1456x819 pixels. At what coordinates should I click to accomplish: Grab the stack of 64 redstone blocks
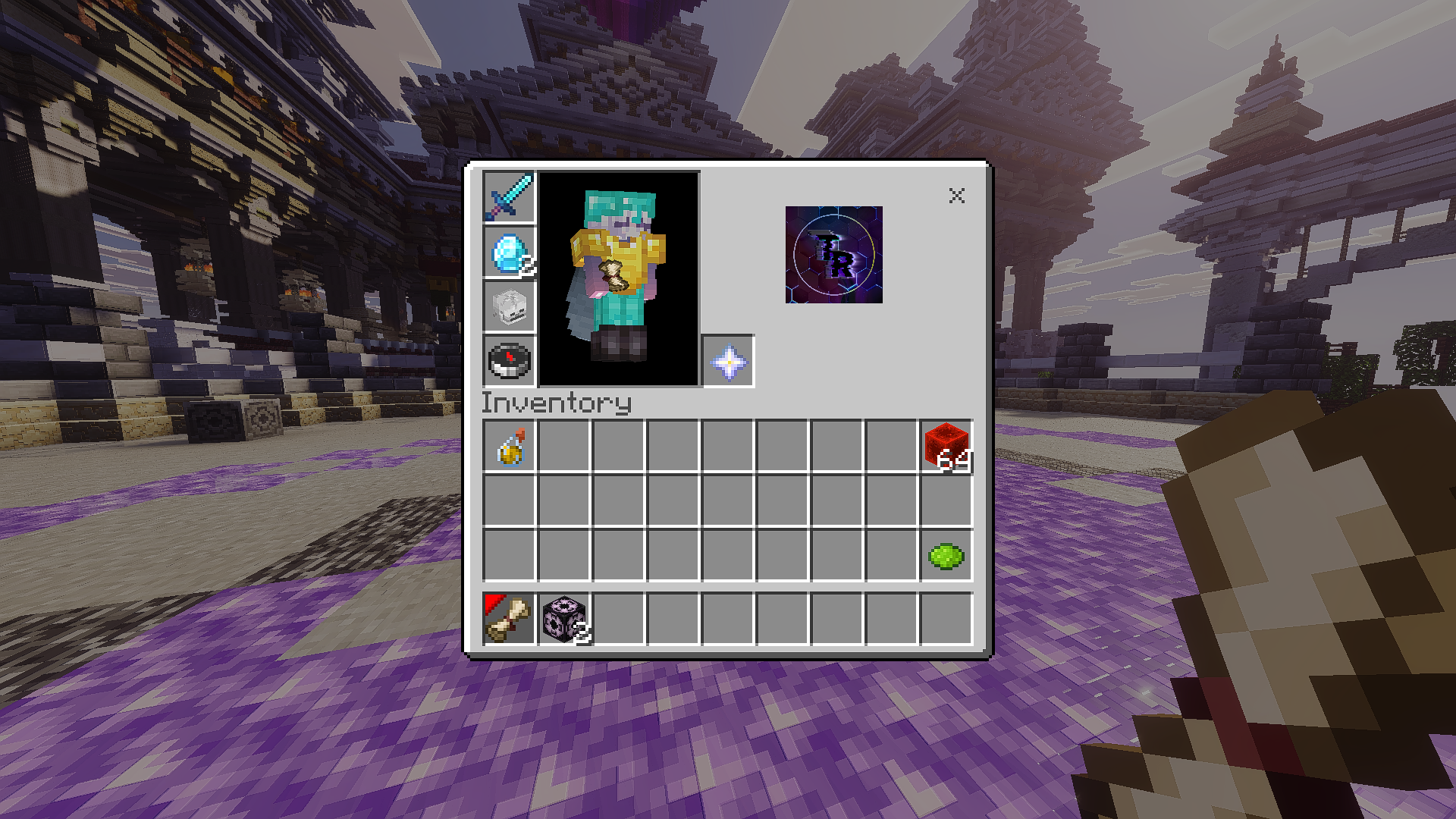[x=946, y=447]
